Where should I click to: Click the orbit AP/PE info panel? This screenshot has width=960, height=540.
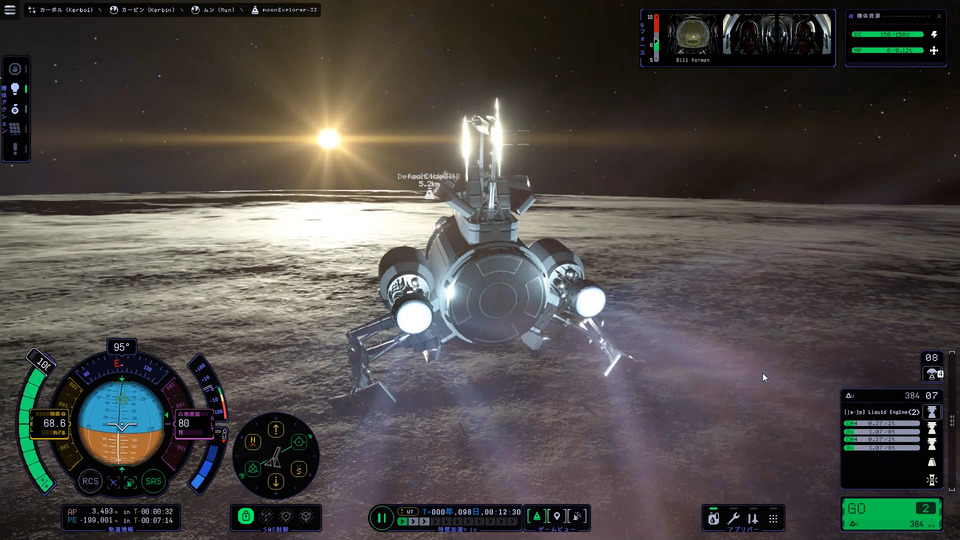(x=119, y=516)
